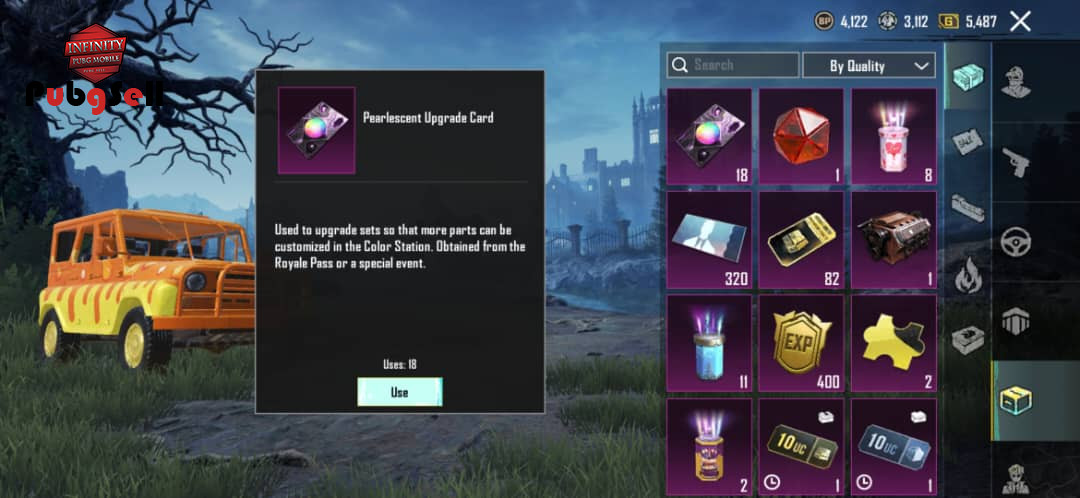The image size is (1080, 498).
Task: Choose the EXP badge item
Action: click(x=801, y=342)
